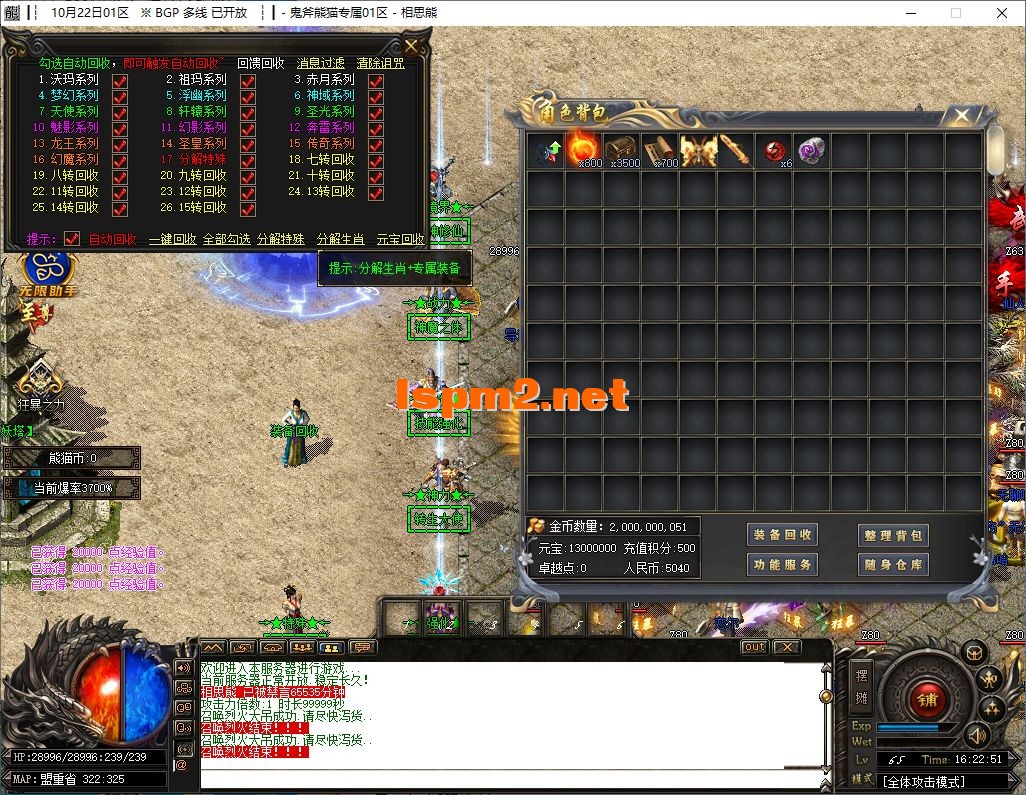
Task: Sort the bag with 整理背包
Action: [x=893, y=535]
